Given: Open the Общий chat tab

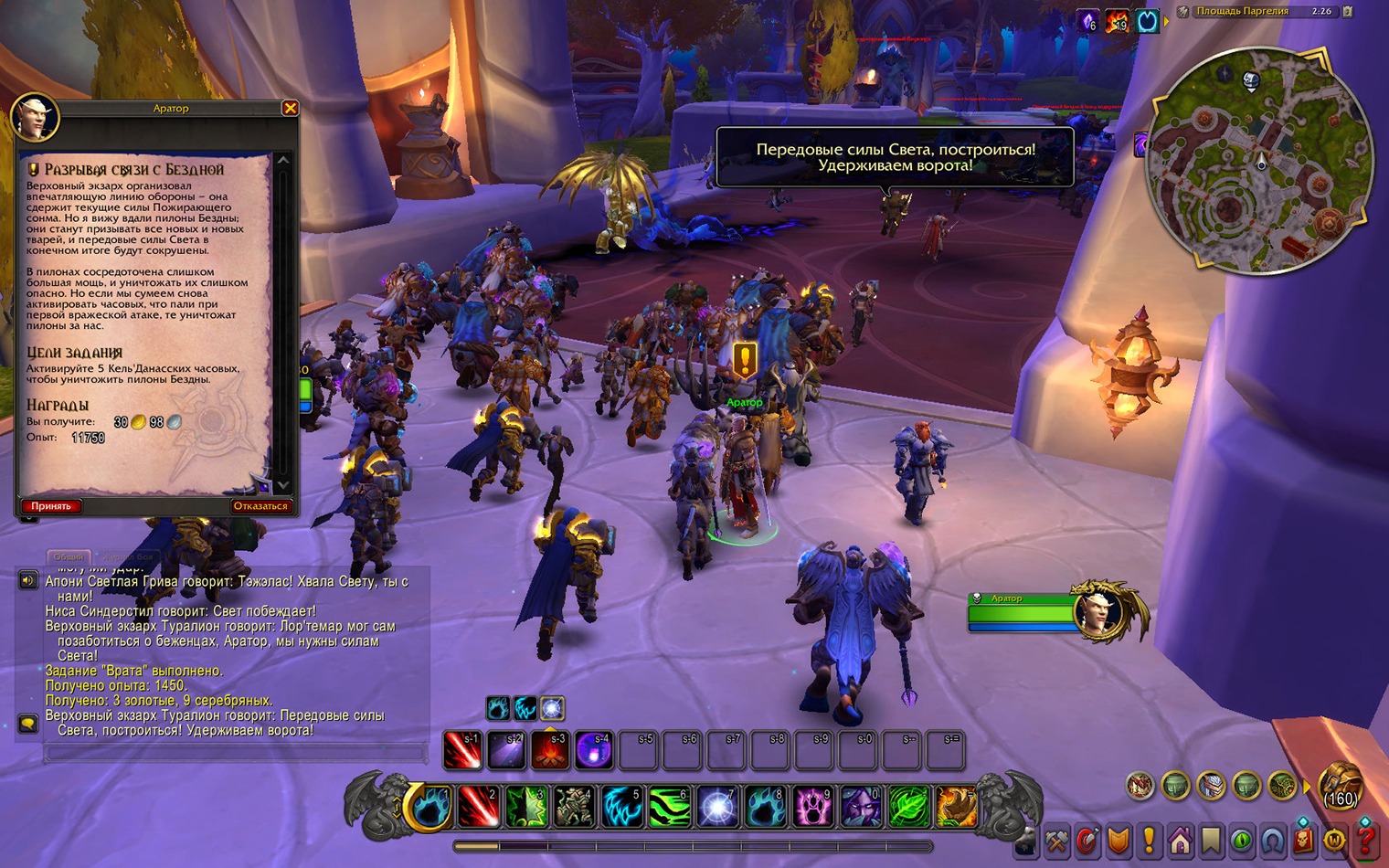Looking at the screenshot, I should click(x=69, y=556).
